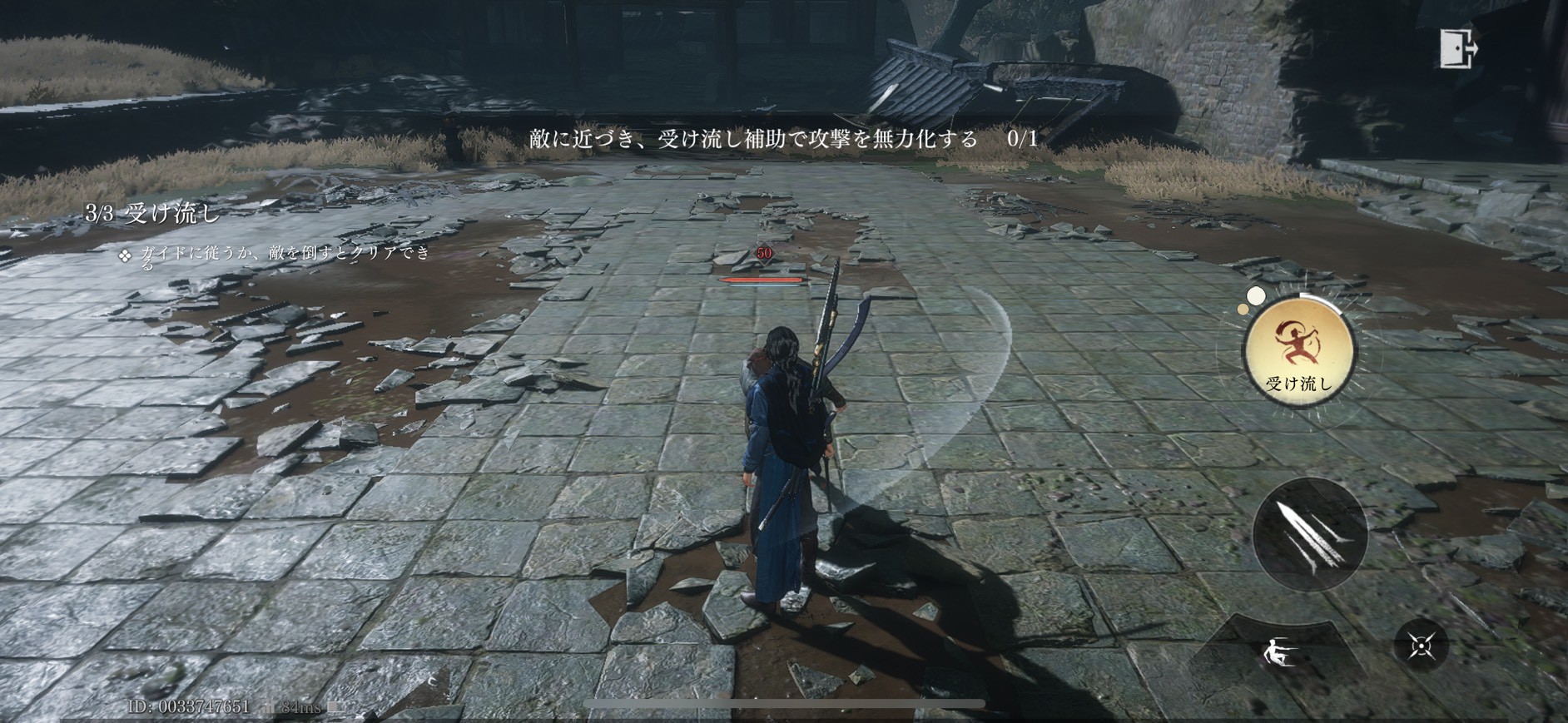Toggle the yellow dot near the Parry button
The width and height of the screenshot is (1568, 723).
click(1243, 310)
